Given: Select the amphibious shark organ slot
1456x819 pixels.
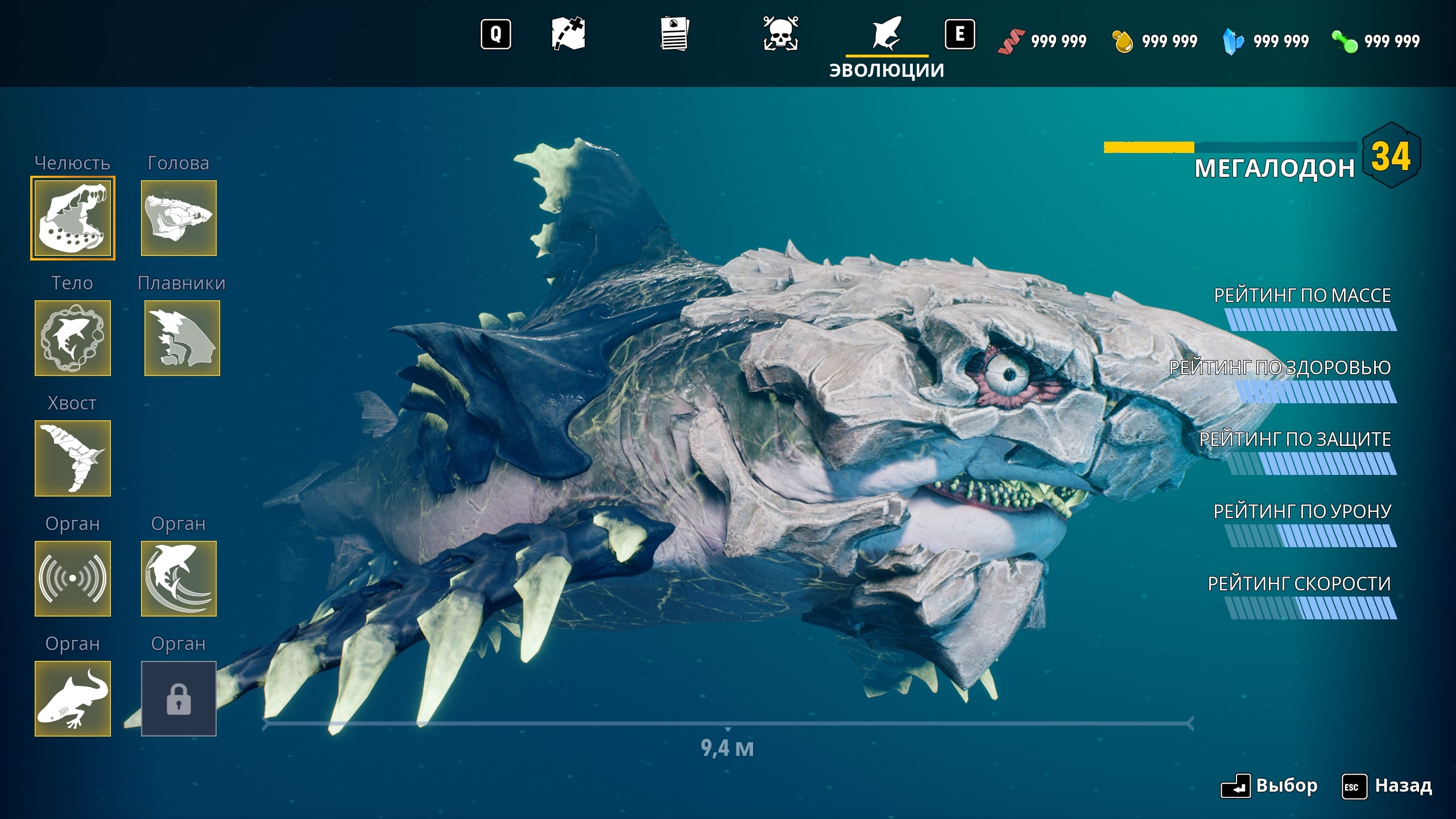Looking at the screenshot, I should click(x=73, y=698).
